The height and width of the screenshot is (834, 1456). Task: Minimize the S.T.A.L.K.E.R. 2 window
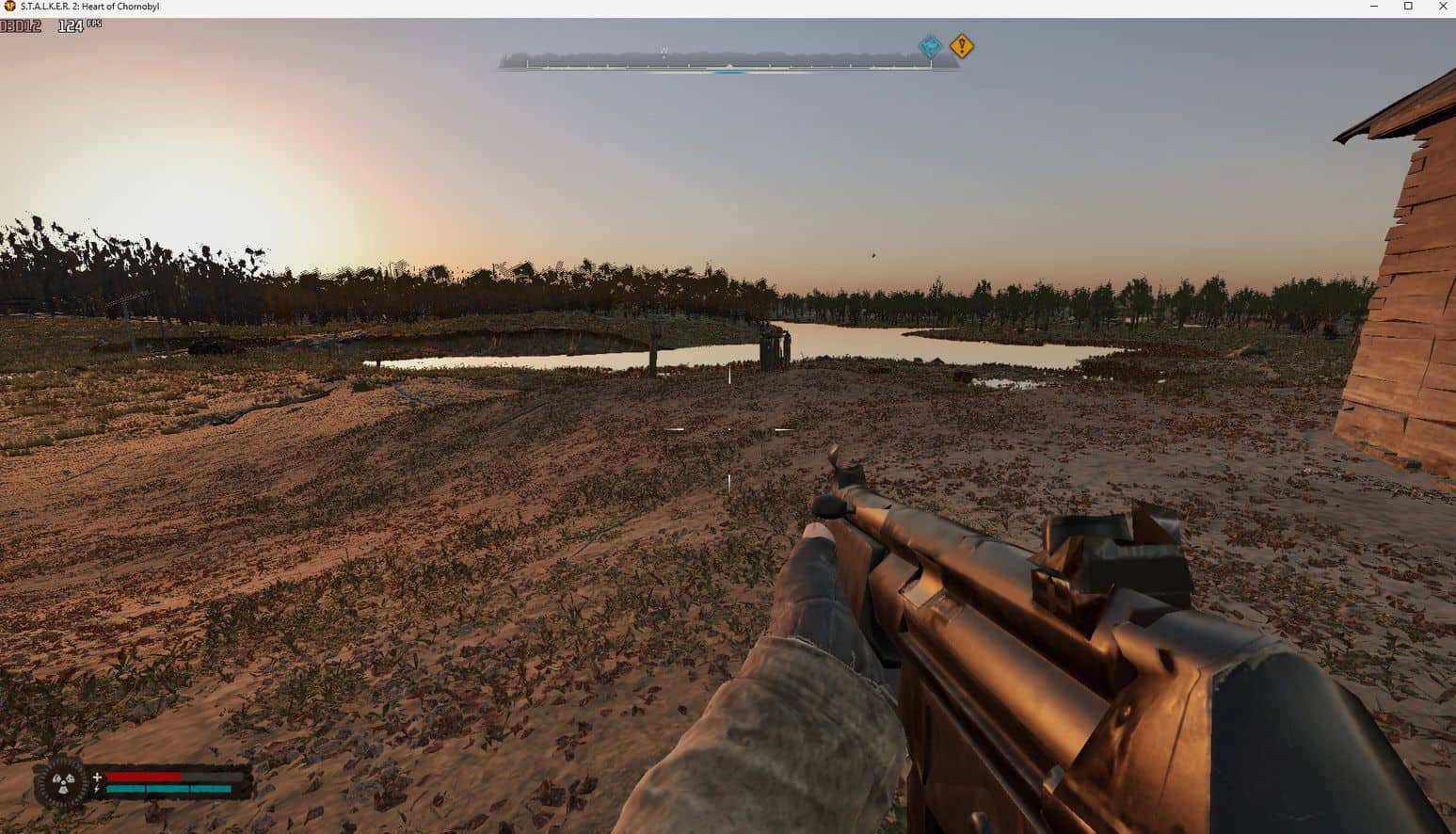click(1373, 7)
